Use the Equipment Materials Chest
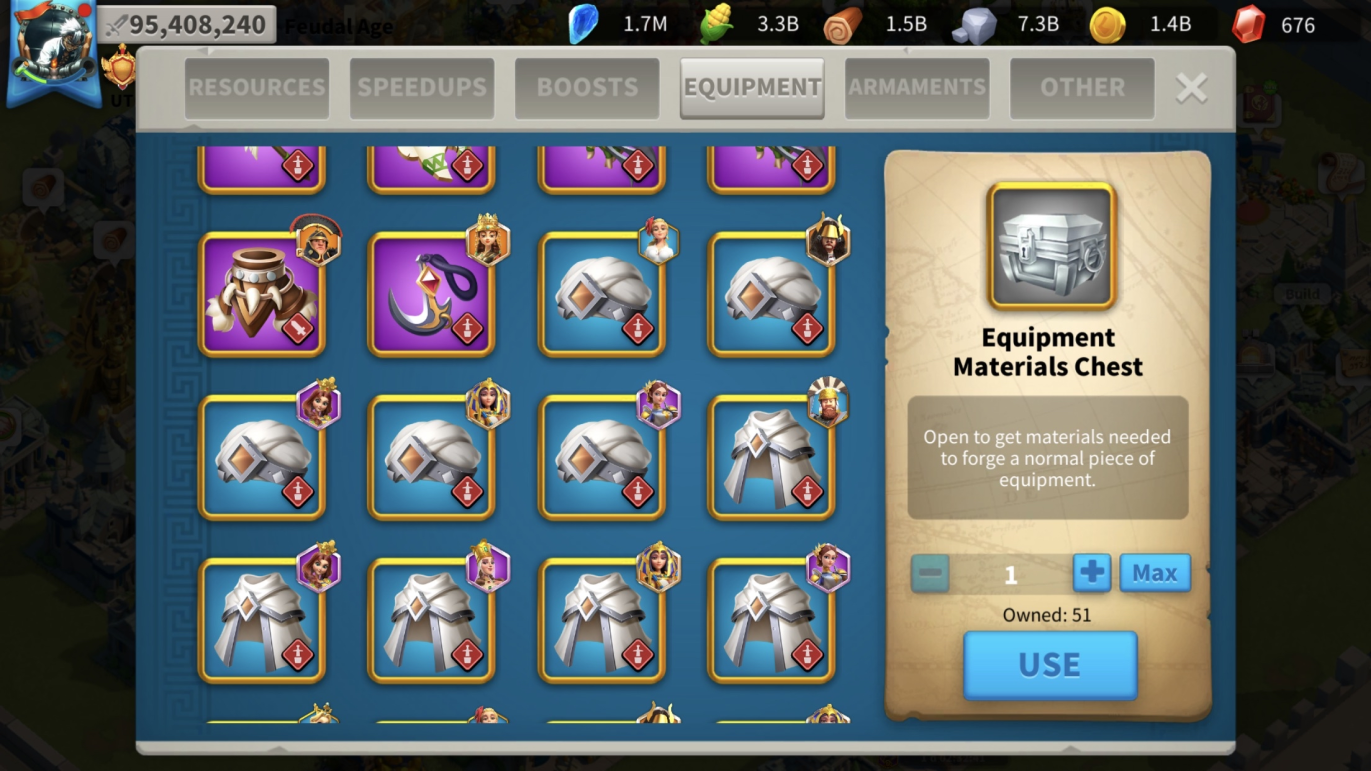This screenshot has height=771, width=1371. click(1050, 665)
